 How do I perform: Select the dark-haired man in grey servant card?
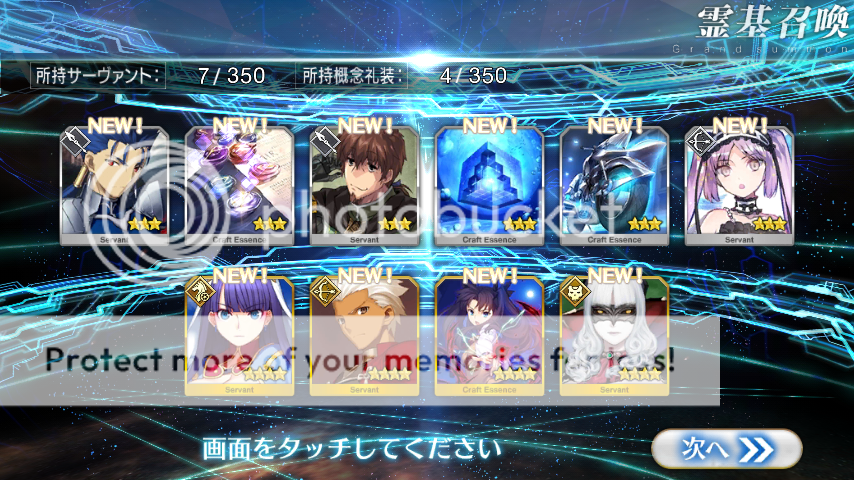pos(115,187)
